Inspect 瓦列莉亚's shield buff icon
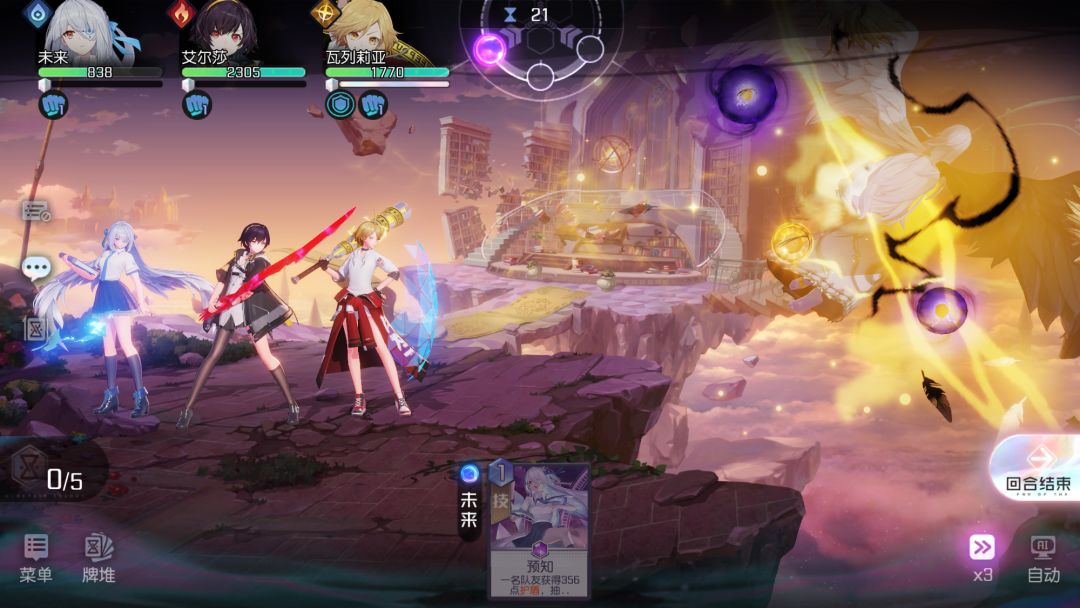The width and height of the screenshot is (1080, 608). (x=340, y=104)
